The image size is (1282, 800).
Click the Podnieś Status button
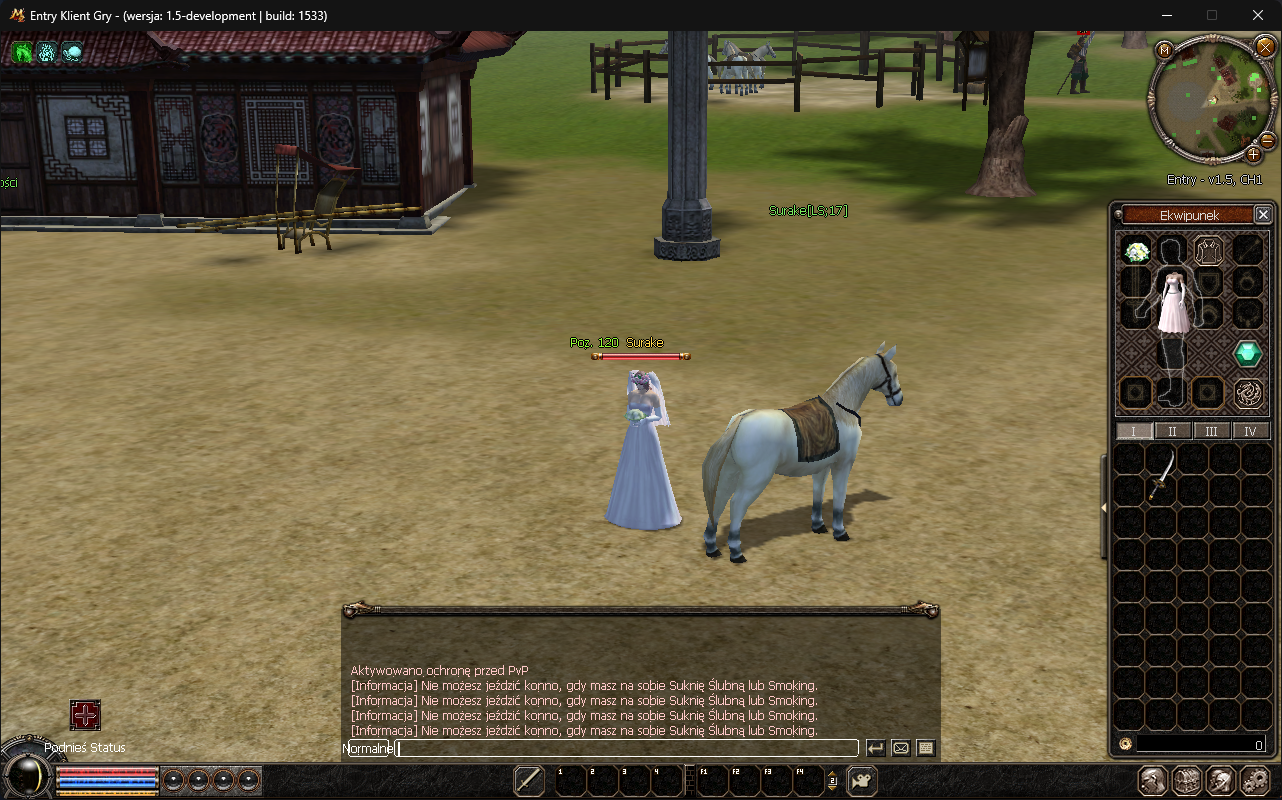[85, 747]
